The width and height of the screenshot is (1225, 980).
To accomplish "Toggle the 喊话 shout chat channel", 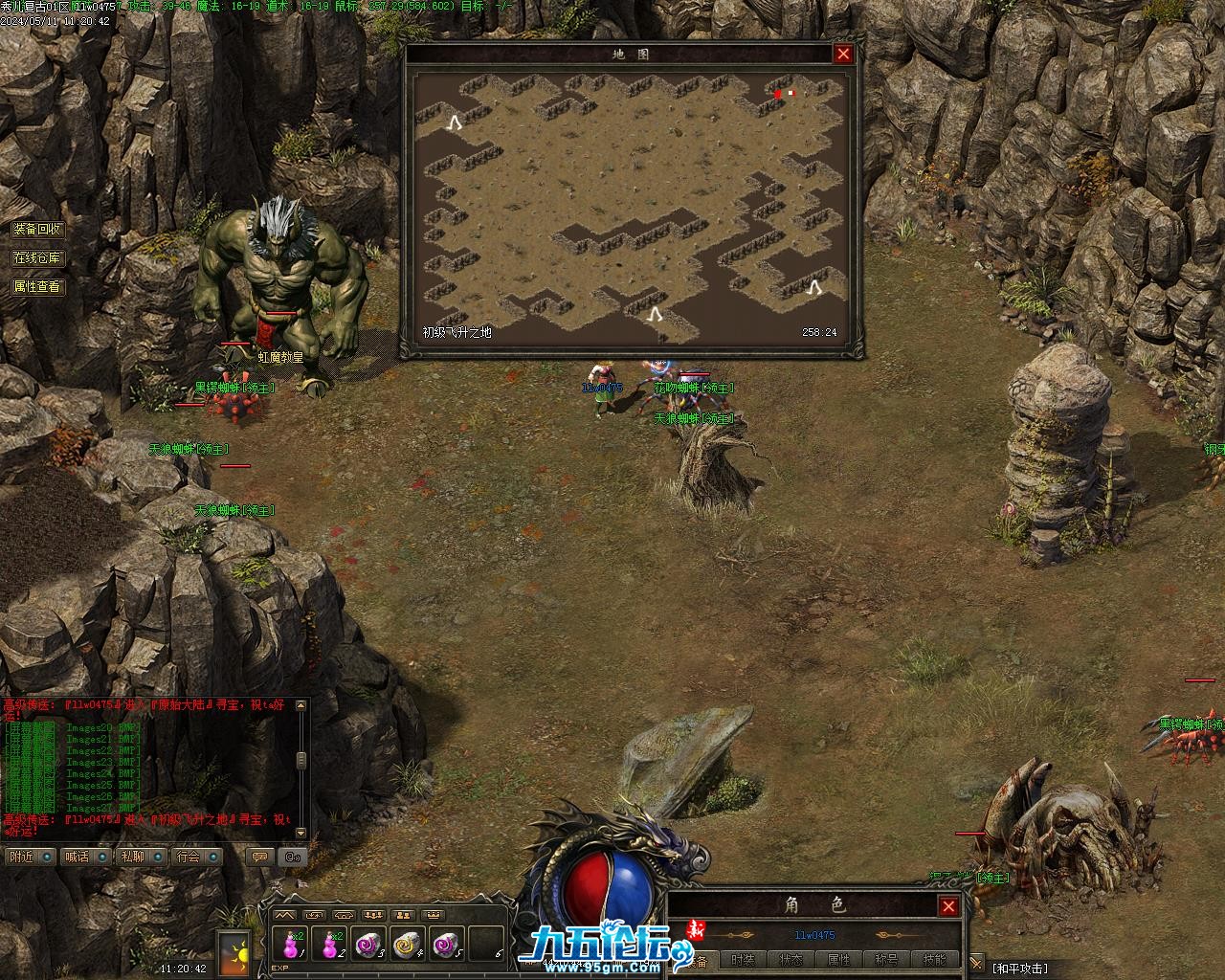I will click(85, 857).
